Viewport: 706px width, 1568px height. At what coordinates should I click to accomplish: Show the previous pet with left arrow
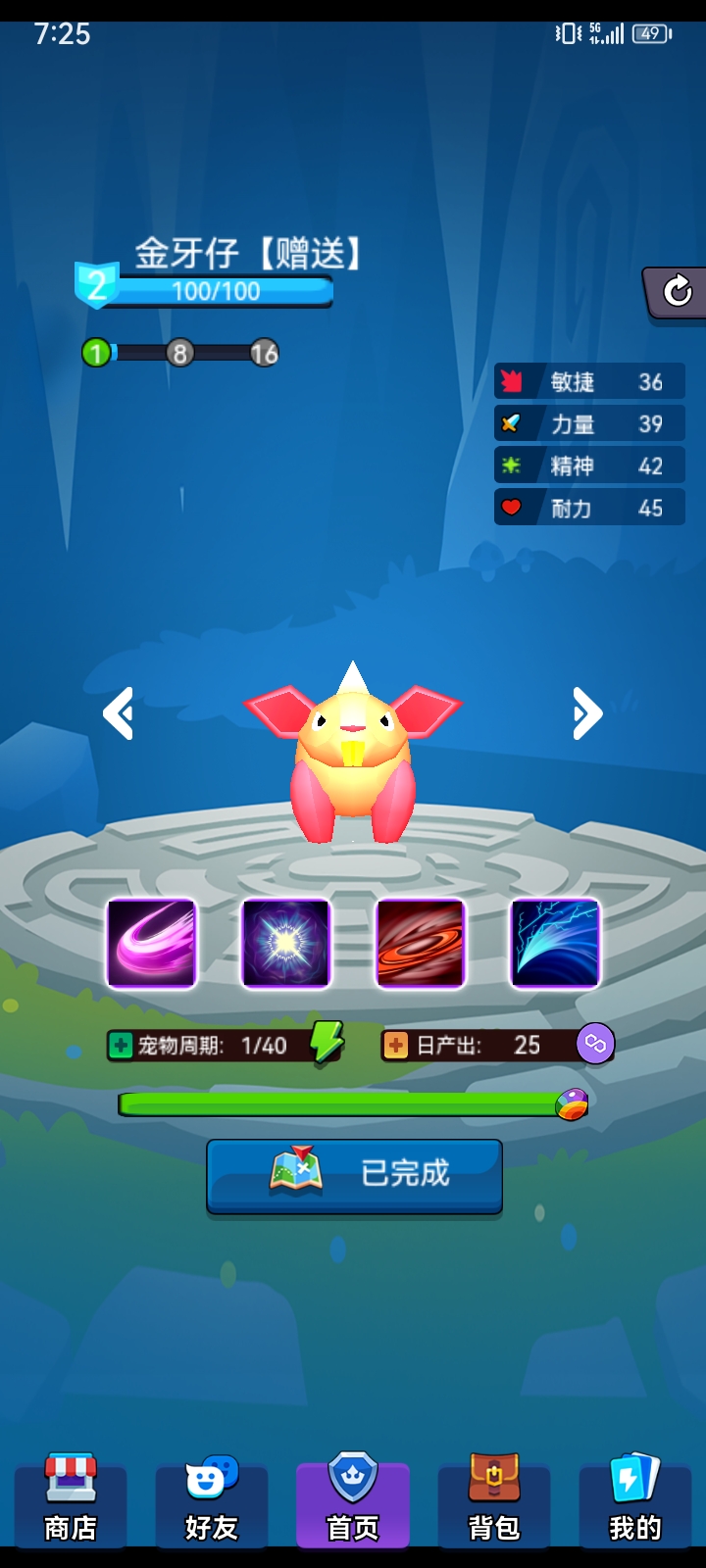click(119, 713)
